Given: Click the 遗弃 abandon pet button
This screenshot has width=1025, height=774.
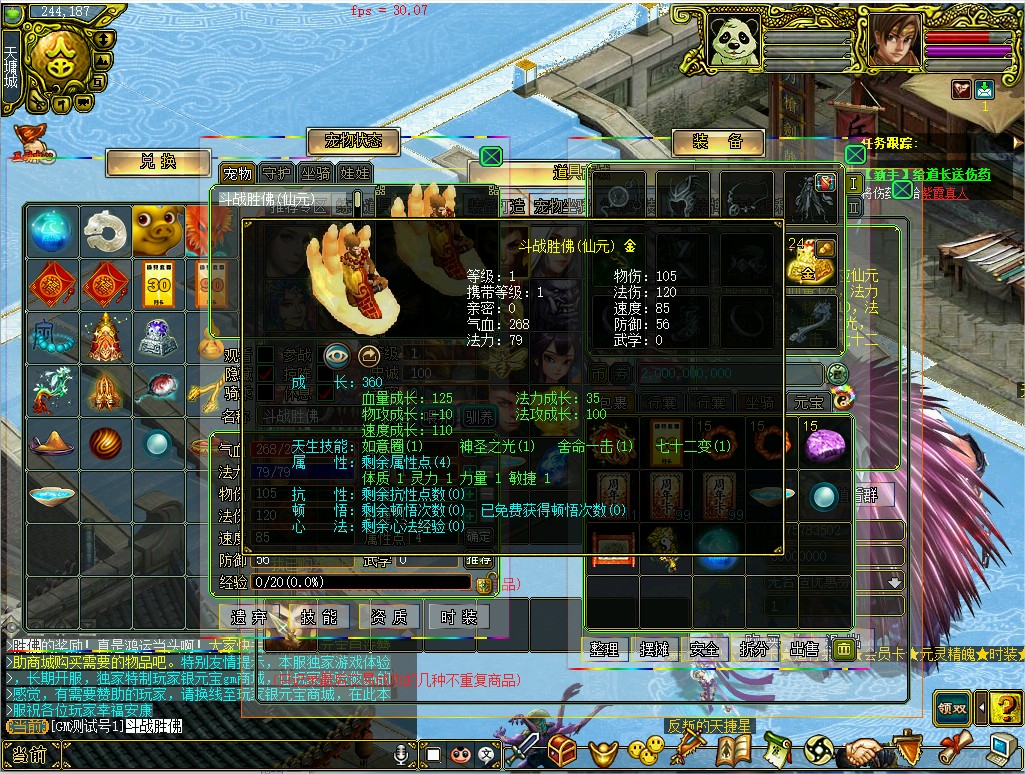Looking at the screenshot, I should pos(250,617).
